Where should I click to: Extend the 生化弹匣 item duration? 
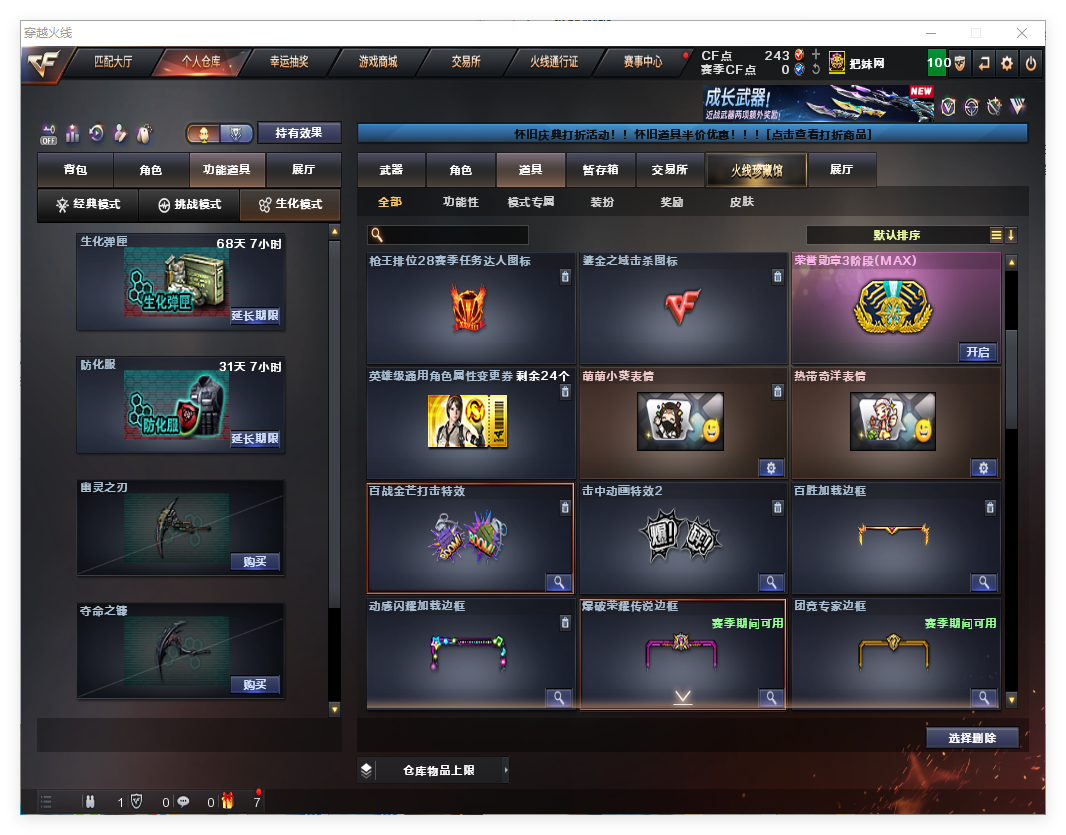pos(255,315)
